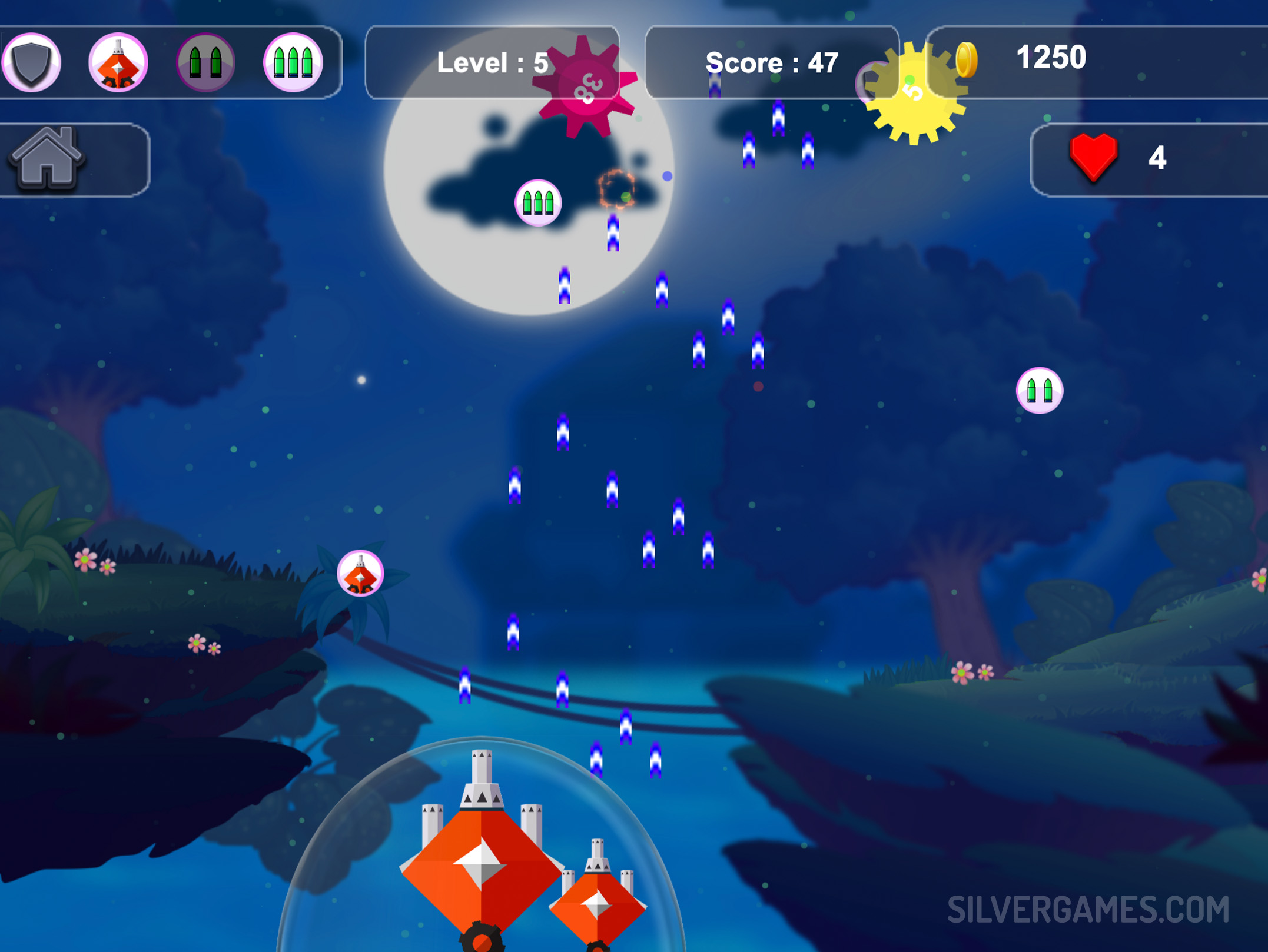Screen dimensions: 1268x952
Task: Choose the double bullet power-up icon
Action: pos(205,62)
